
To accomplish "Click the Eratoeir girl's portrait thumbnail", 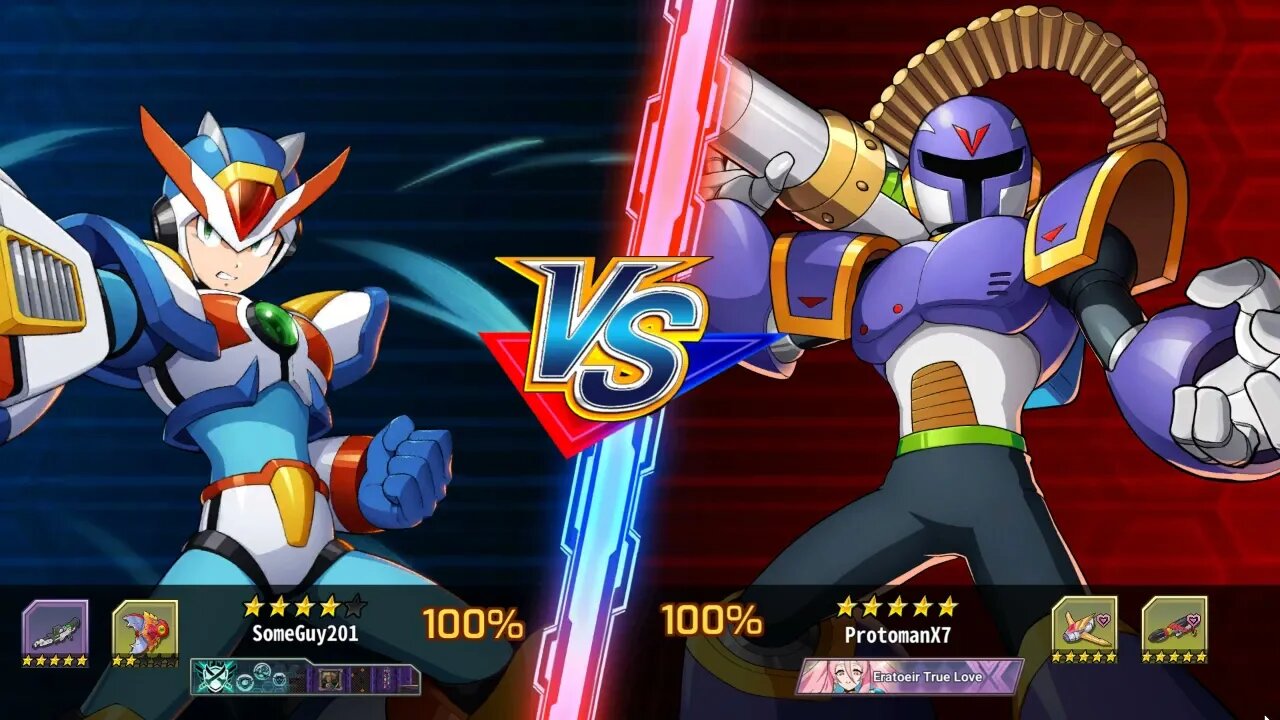I will click(835, 676).
